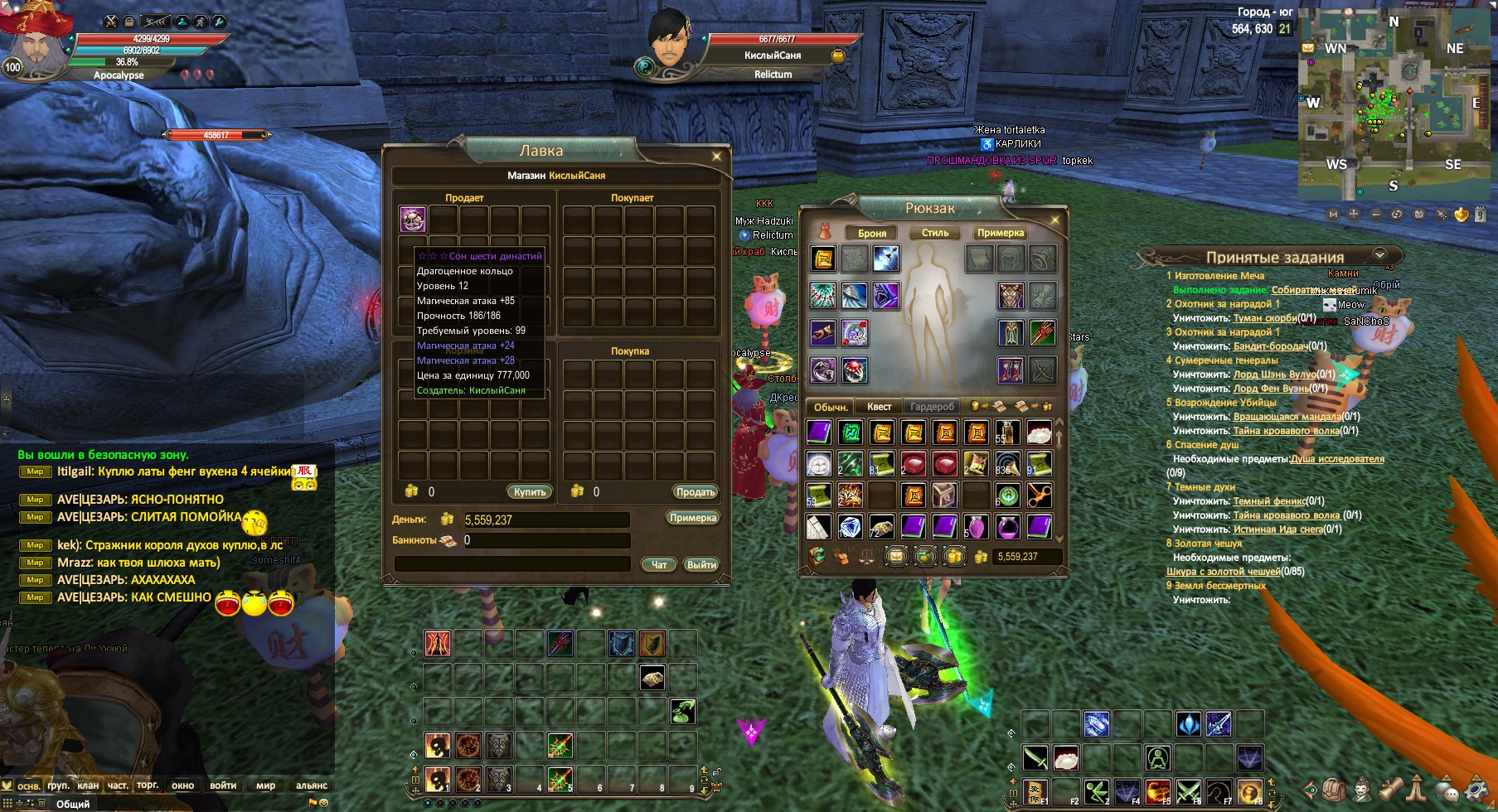Click the Продать button
The height and width of the screenshot is (812, 1498).
(x=695, y=492)
